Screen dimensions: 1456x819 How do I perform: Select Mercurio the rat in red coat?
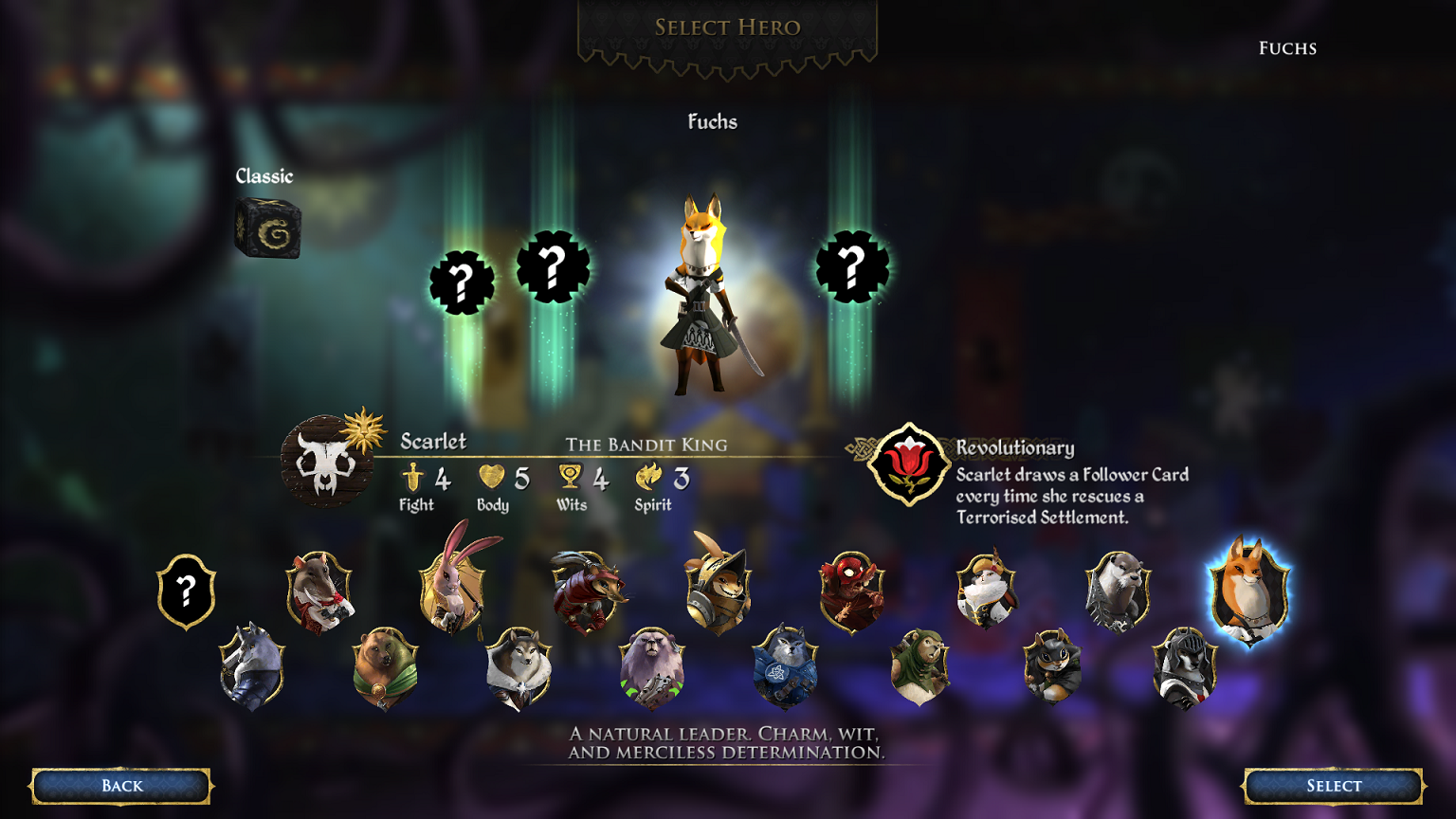point(319,591)
